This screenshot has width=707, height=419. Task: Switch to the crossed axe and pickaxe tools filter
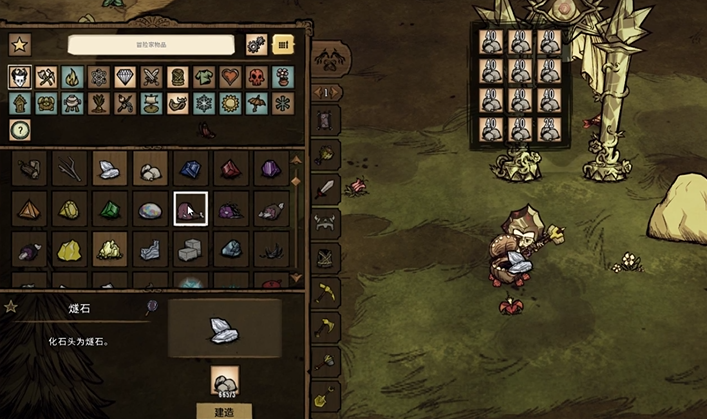coord(45,77)
